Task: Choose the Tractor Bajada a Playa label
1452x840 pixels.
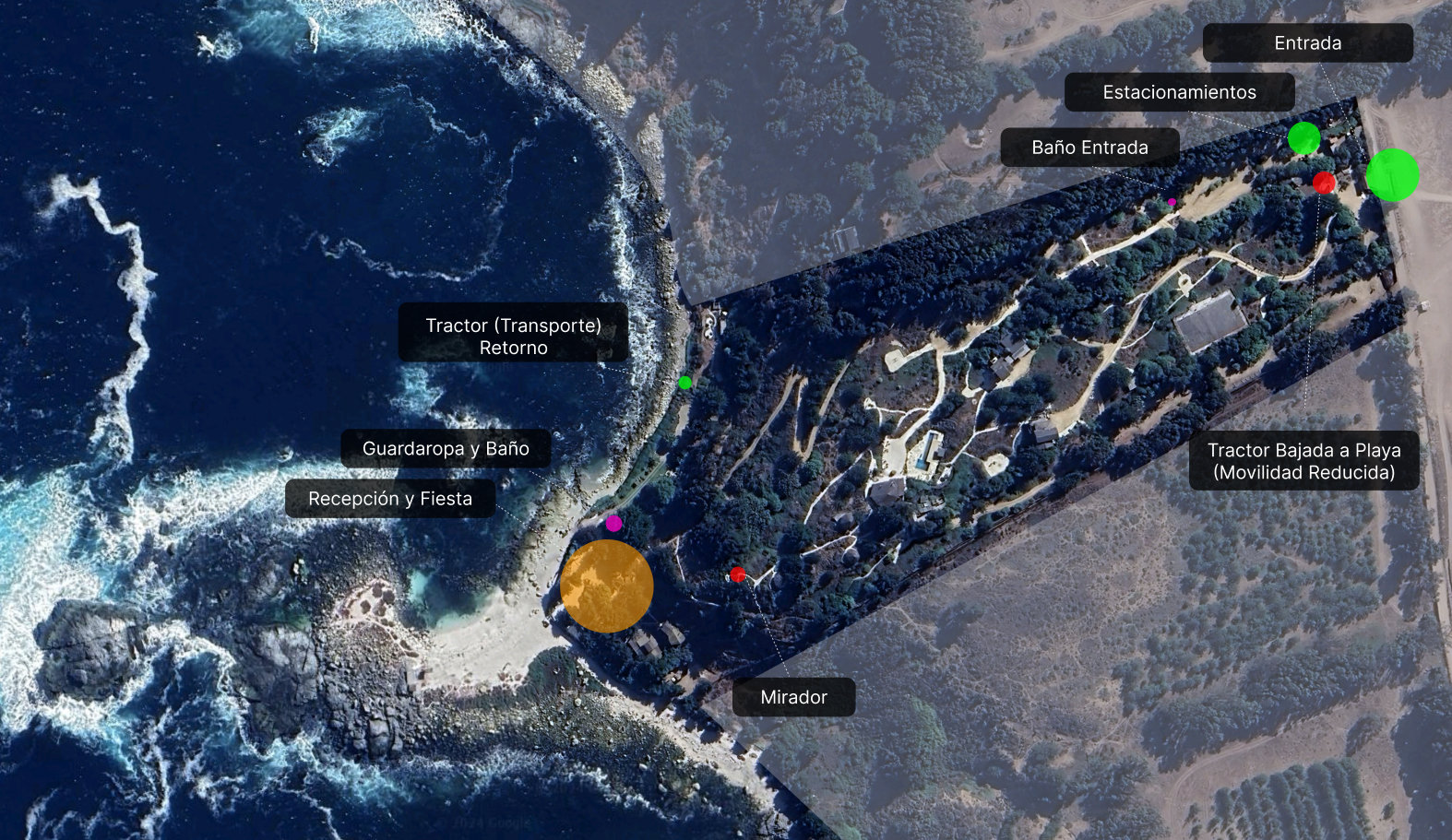Action: click(x=1303, y=461)
